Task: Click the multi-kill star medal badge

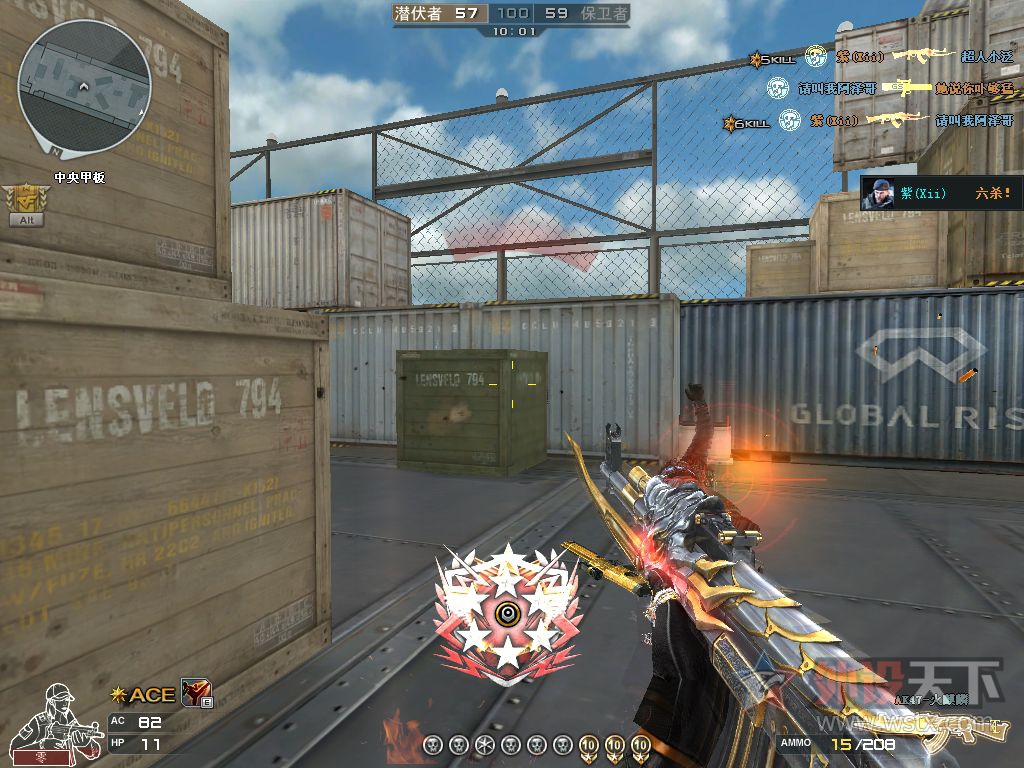Action: 507,617
